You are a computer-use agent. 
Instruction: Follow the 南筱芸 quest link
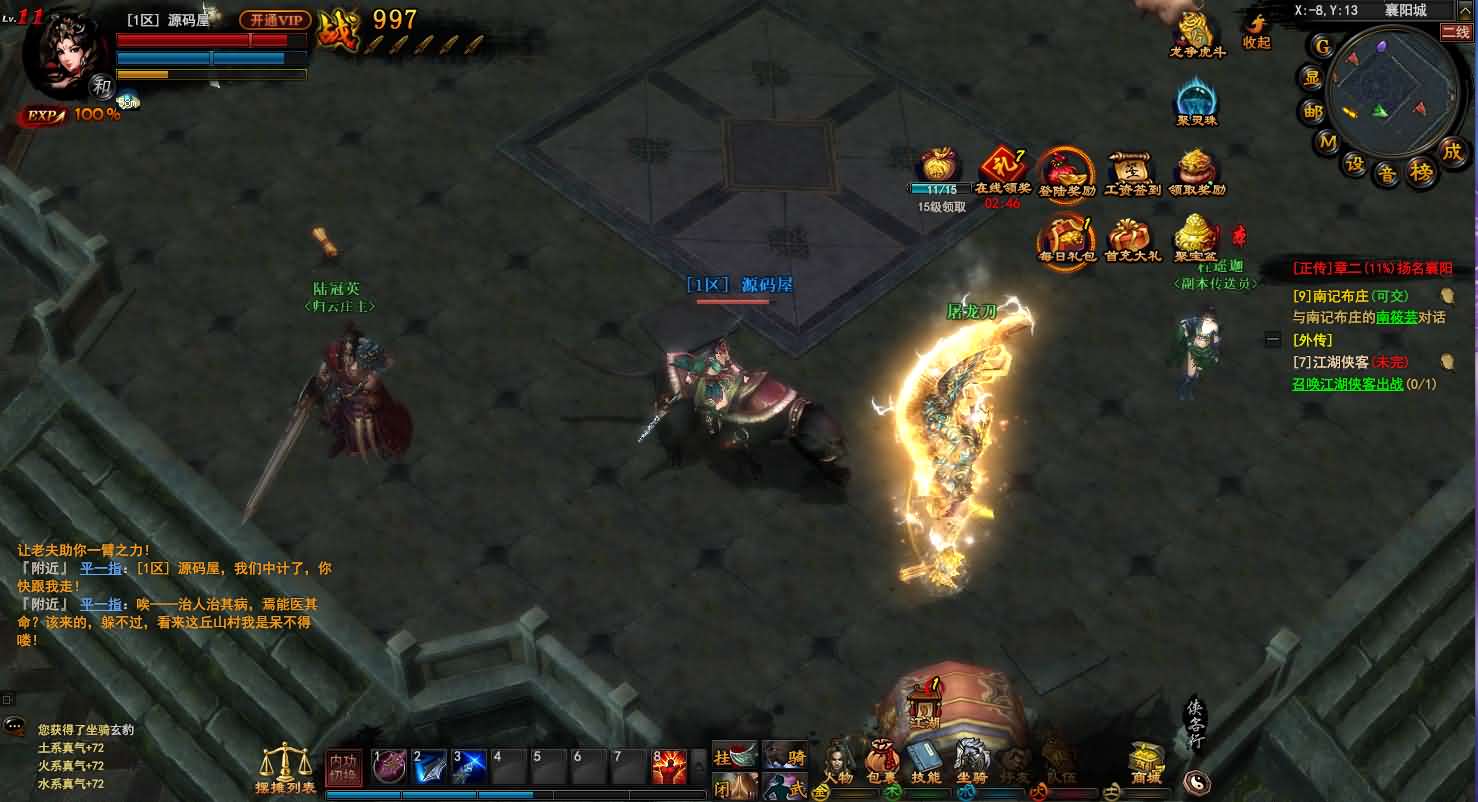click(1396, 317)
